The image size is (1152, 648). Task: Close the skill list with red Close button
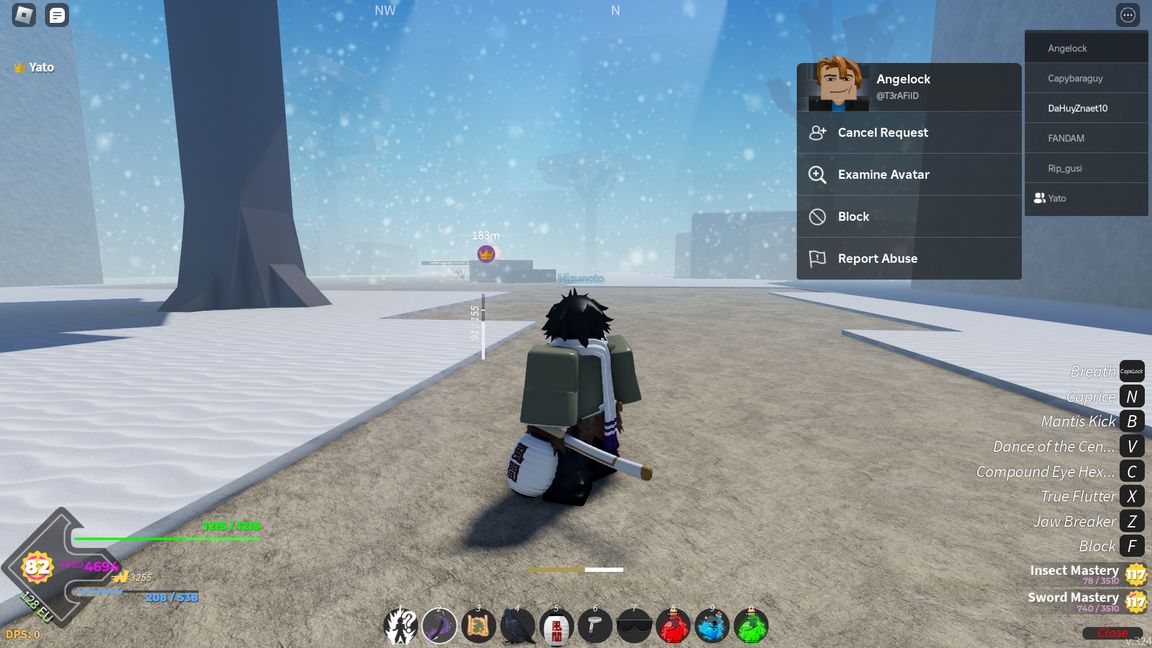click(1112, 633)
